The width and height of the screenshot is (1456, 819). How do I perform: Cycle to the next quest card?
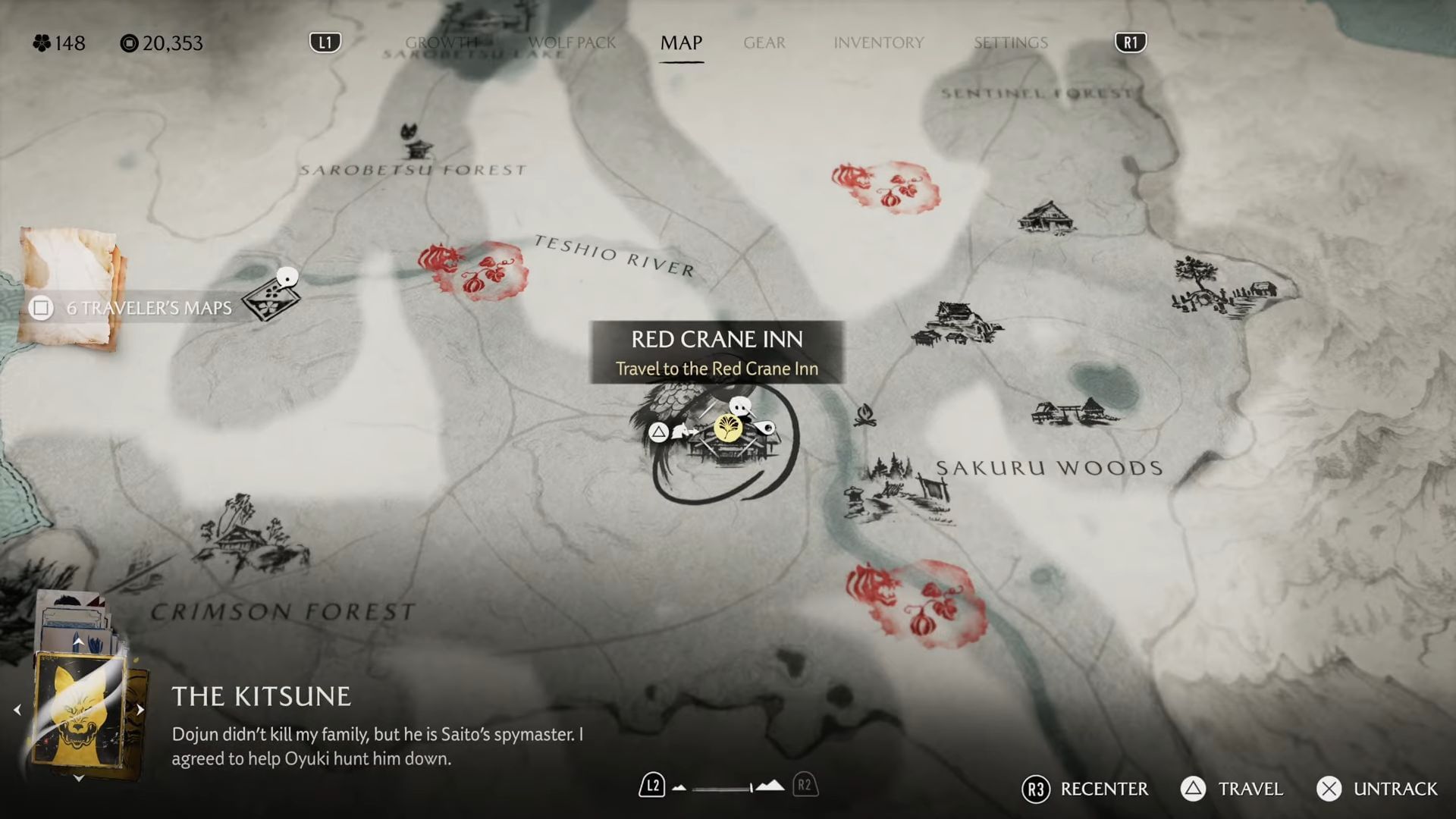point(140,711)
